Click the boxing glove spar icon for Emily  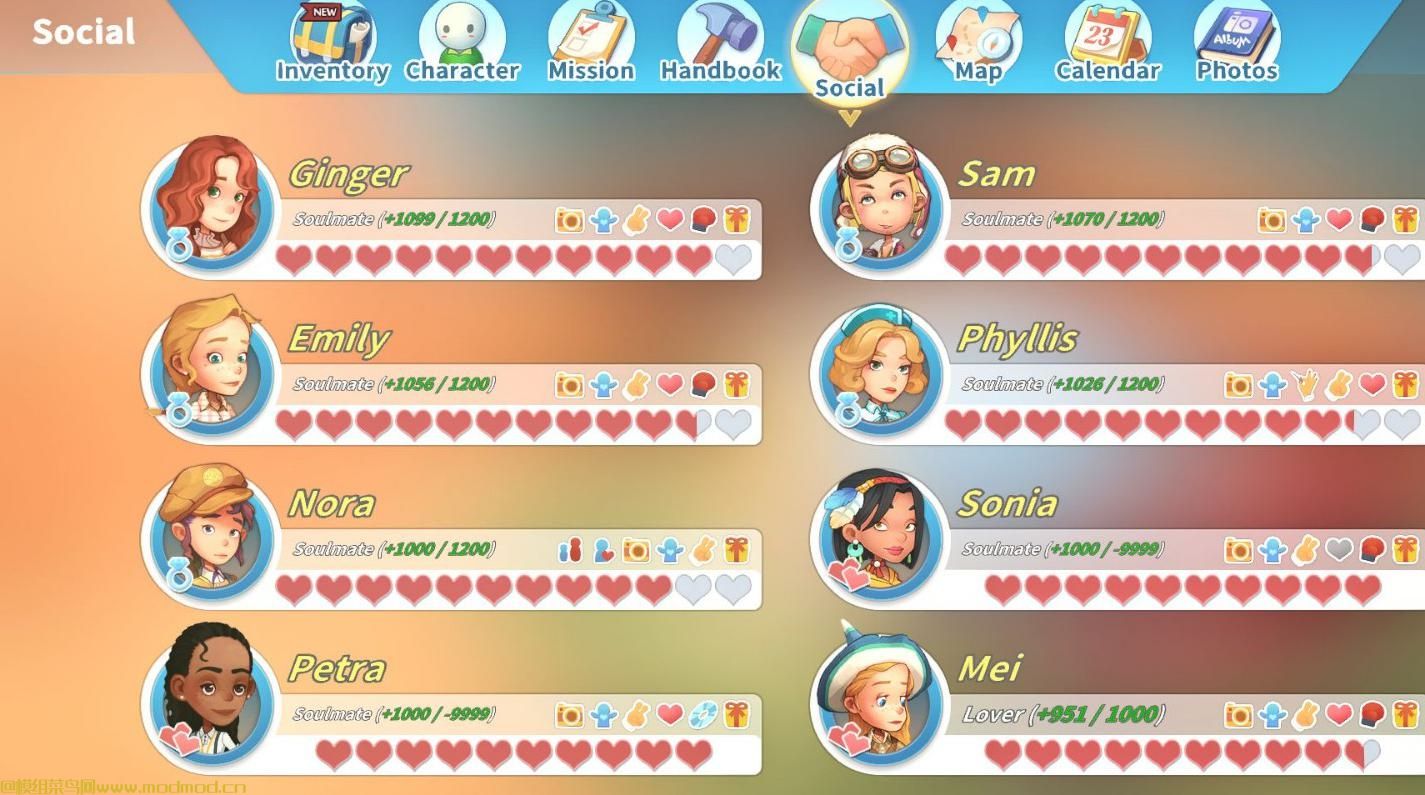703,384
